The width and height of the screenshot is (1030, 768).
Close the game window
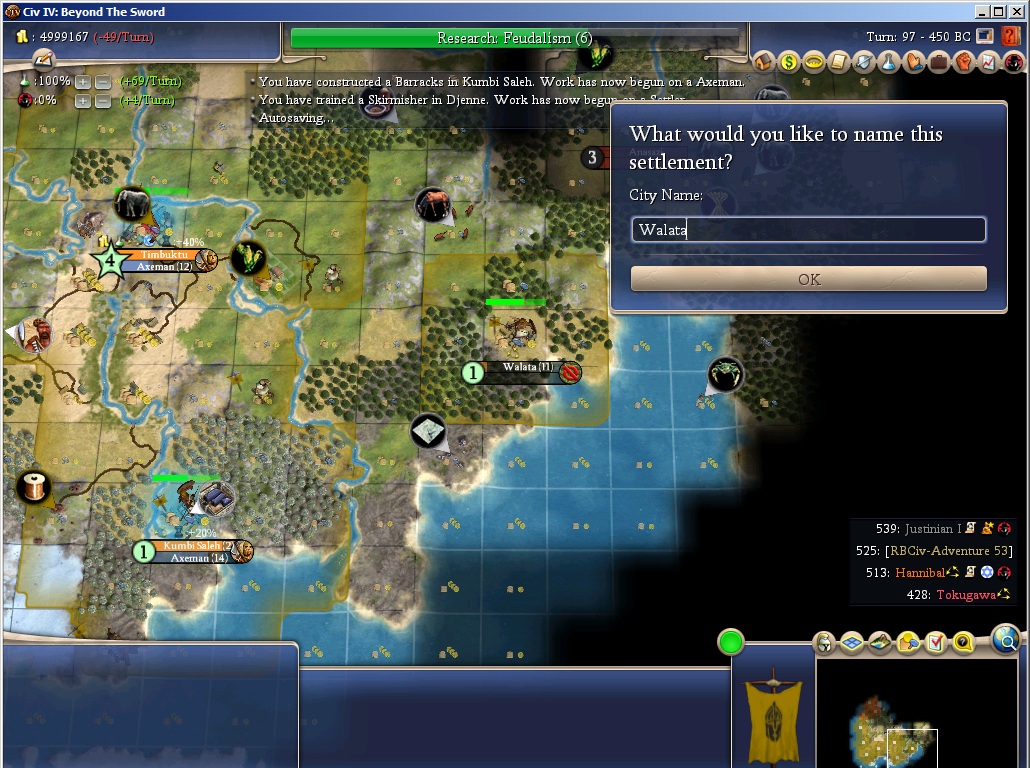point(1017,11)
